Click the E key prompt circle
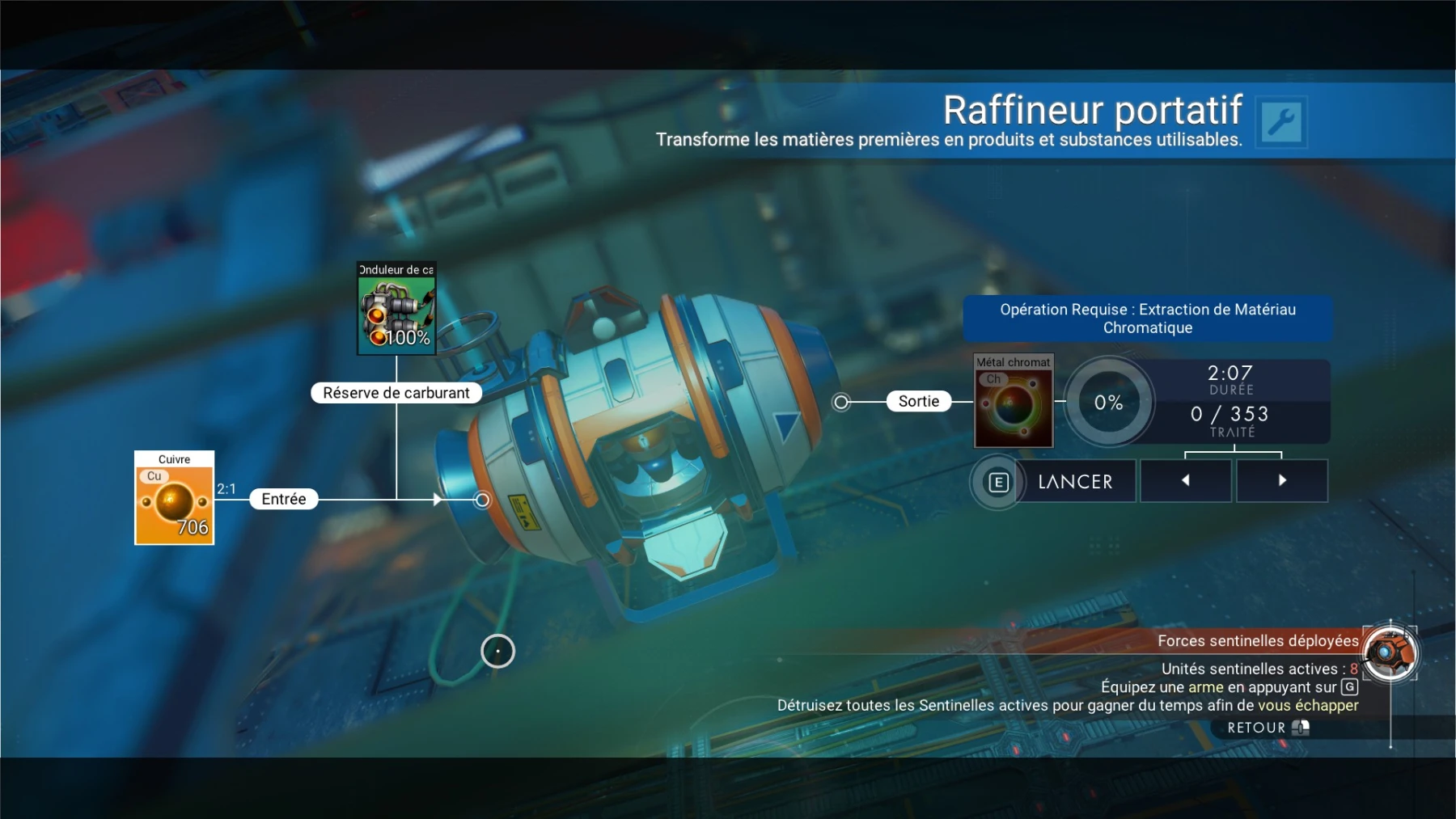The width and height of the screenshot is (1456, 819). tap(997, 481)
